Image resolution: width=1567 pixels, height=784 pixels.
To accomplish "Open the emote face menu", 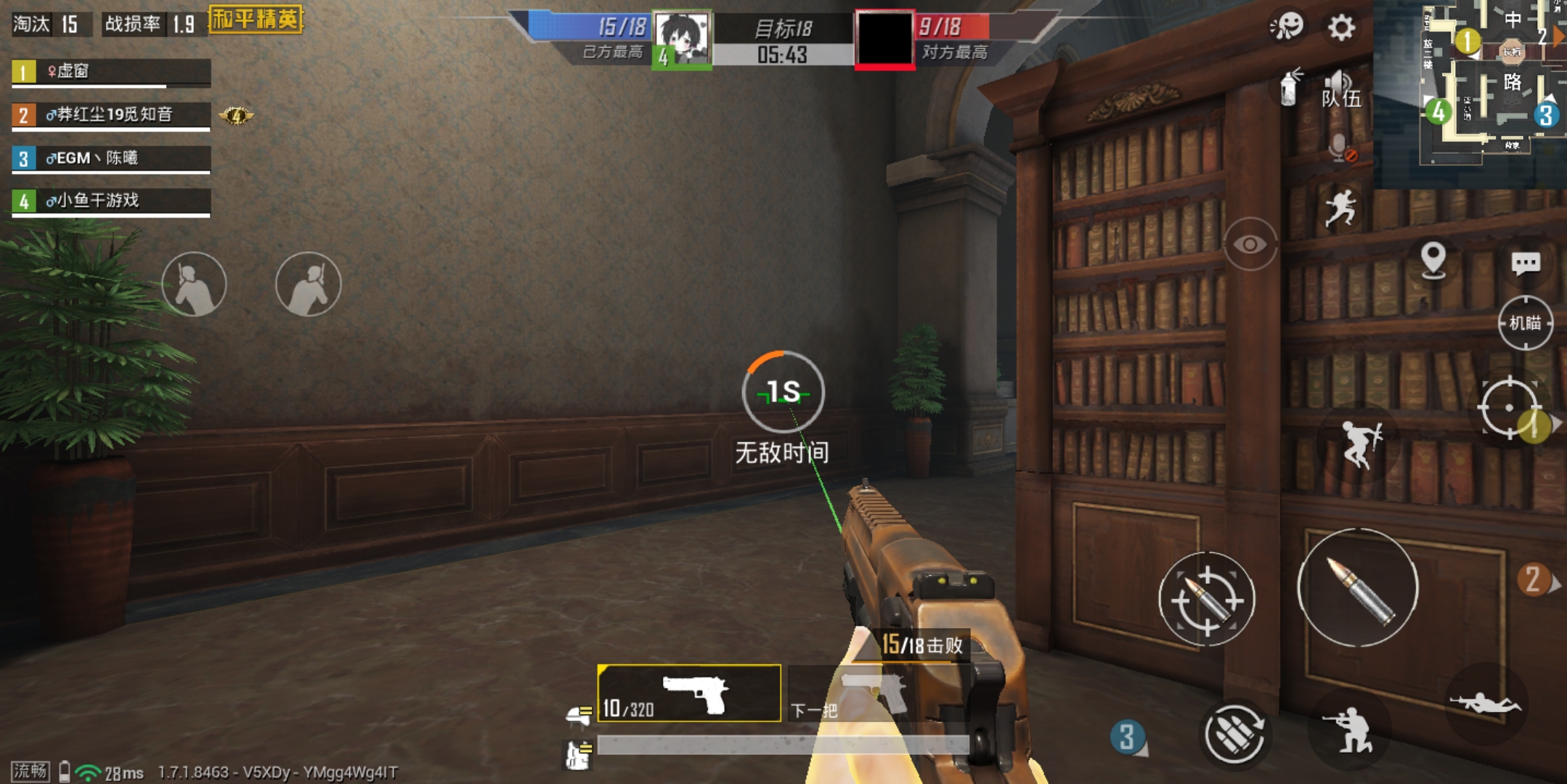I will click(1287, 27).
